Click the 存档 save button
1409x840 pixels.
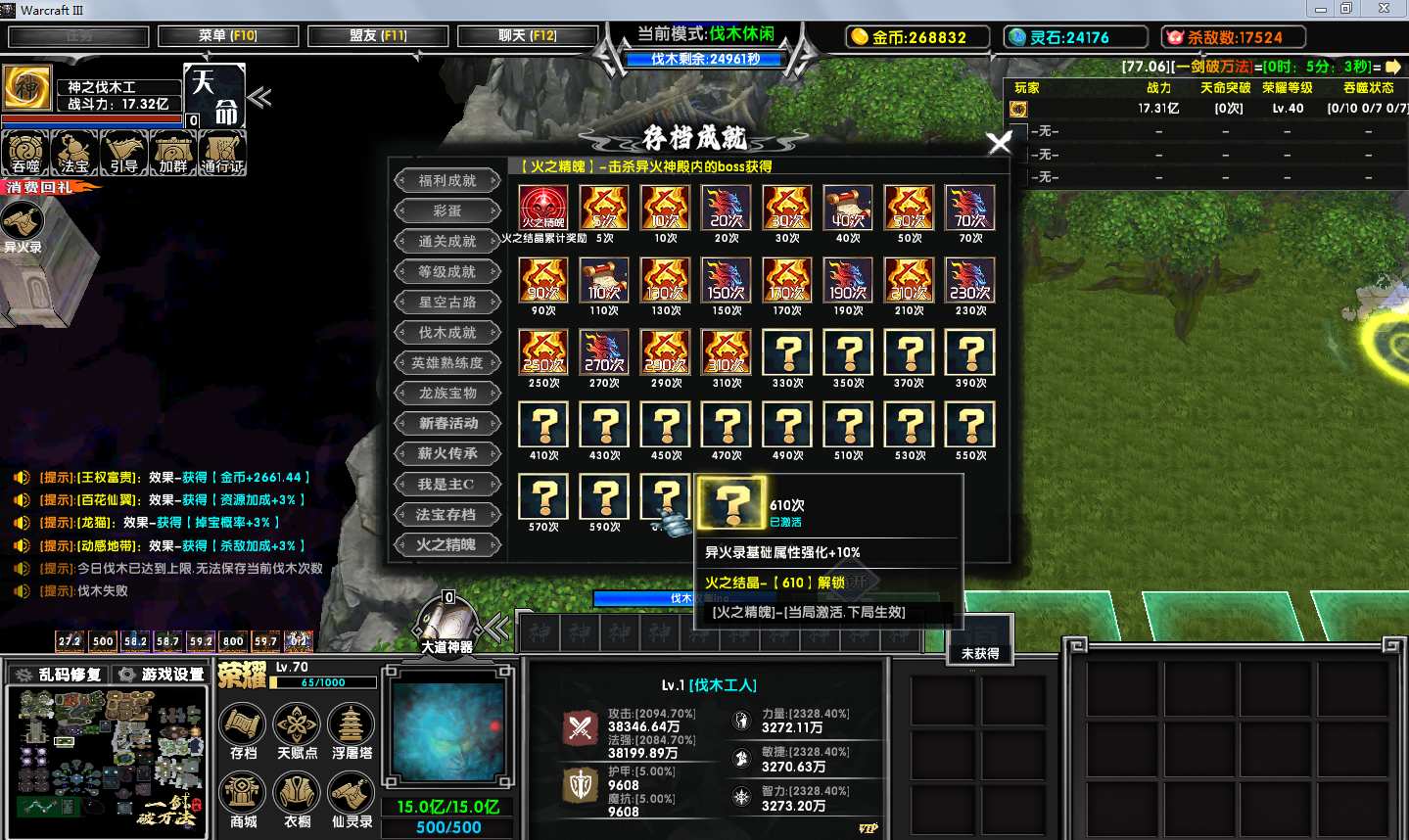244,728
